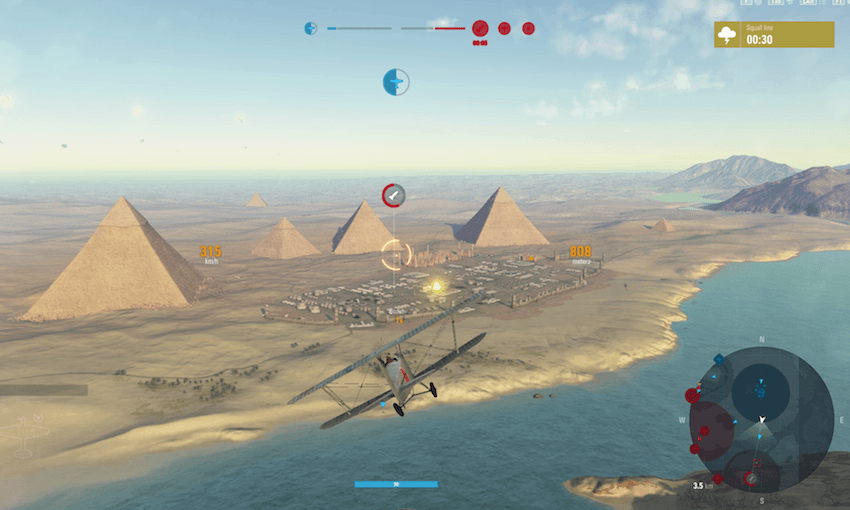Click the blue diamond marker on the minimap edge
The image size is (850, 510).
tap(719, 358)
